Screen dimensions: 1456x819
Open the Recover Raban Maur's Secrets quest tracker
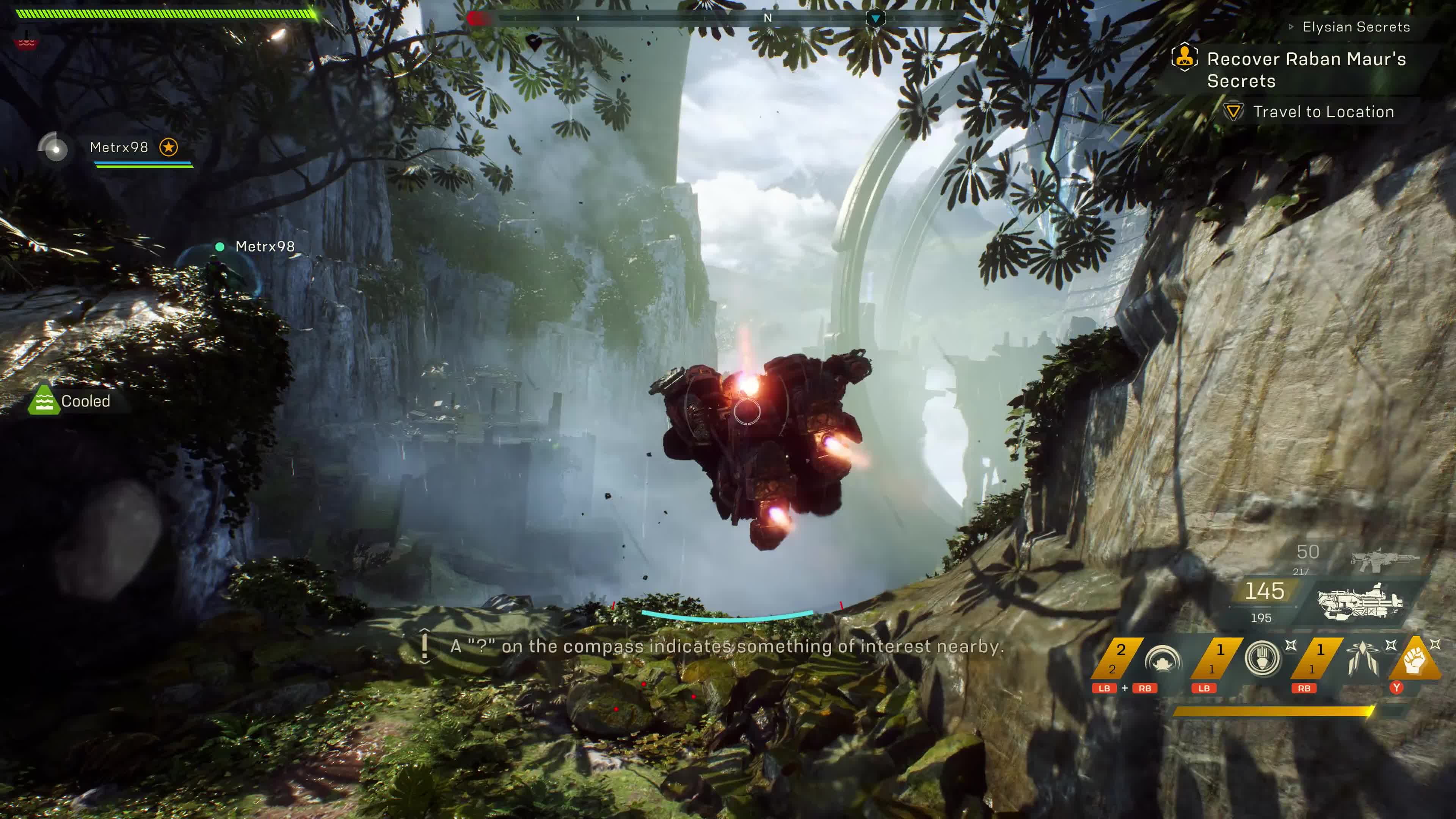(x=1305, y=69)
